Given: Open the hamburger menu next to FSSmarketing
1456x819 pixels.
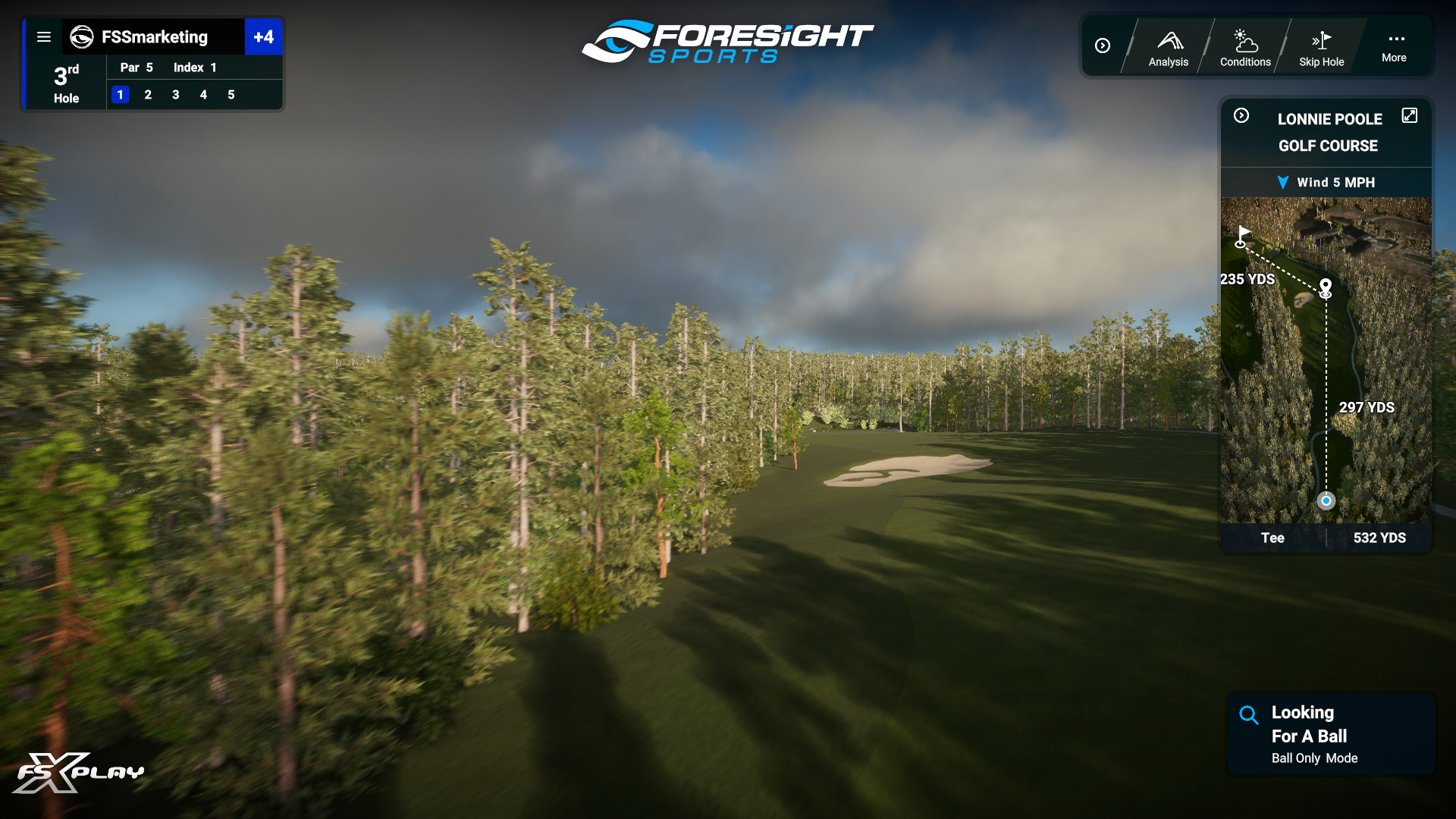Looking at the screenshot, I should (44, 37).
